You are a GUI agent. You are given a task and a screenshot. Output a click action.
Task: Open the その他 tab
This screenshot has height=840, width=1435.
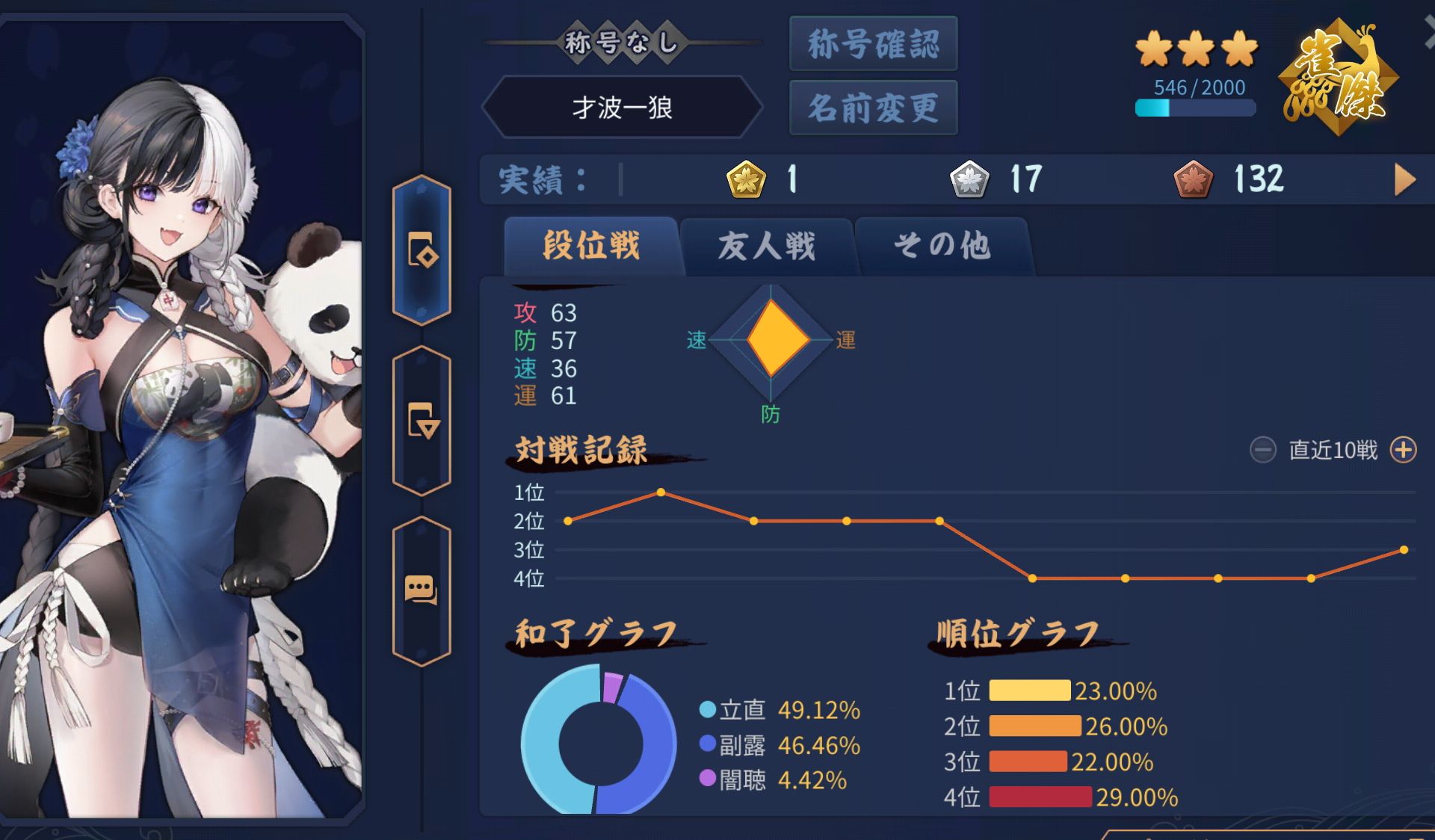[943, 247]
